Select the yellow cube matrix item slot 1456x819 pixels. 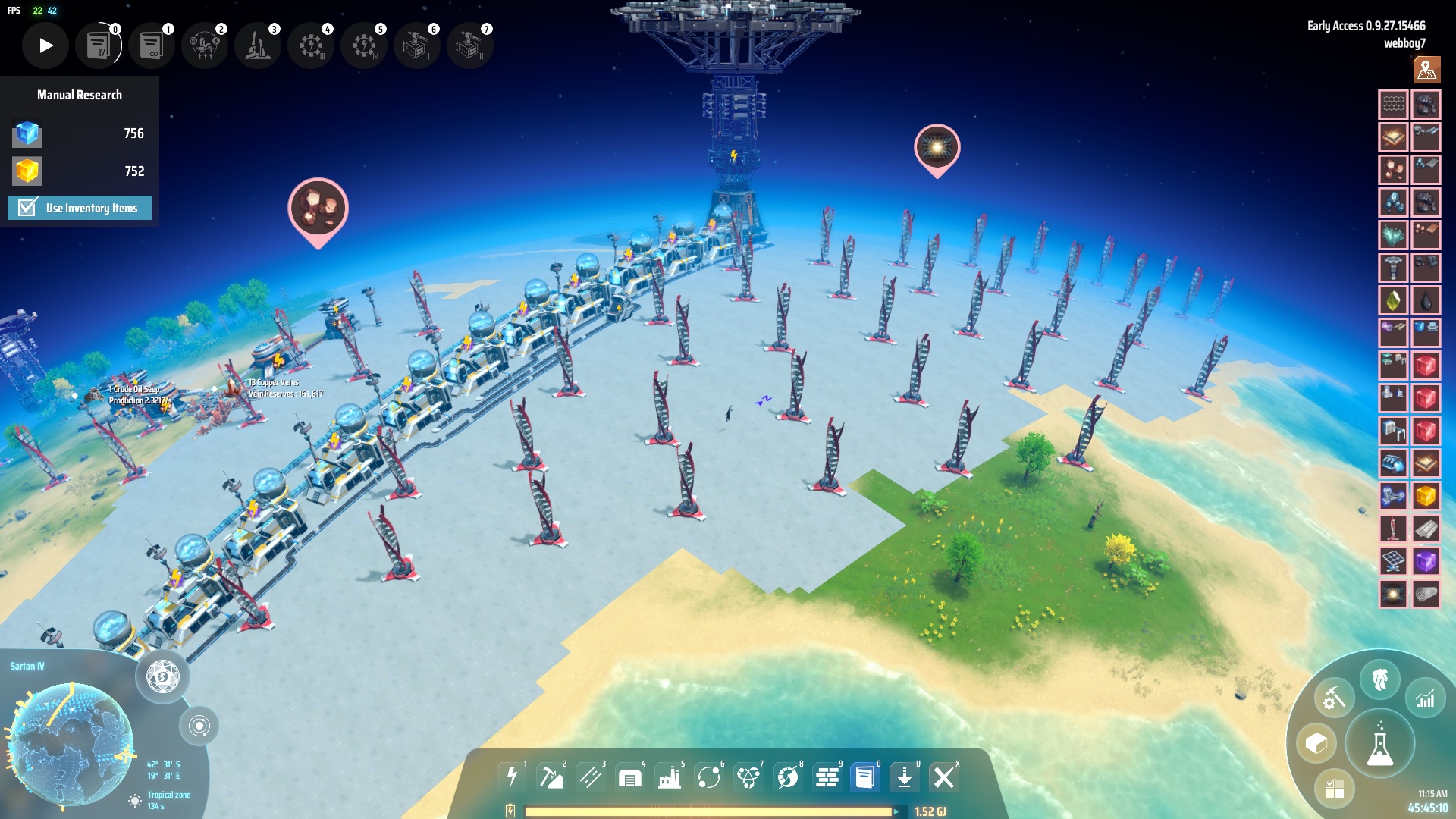coord(1426,497)
